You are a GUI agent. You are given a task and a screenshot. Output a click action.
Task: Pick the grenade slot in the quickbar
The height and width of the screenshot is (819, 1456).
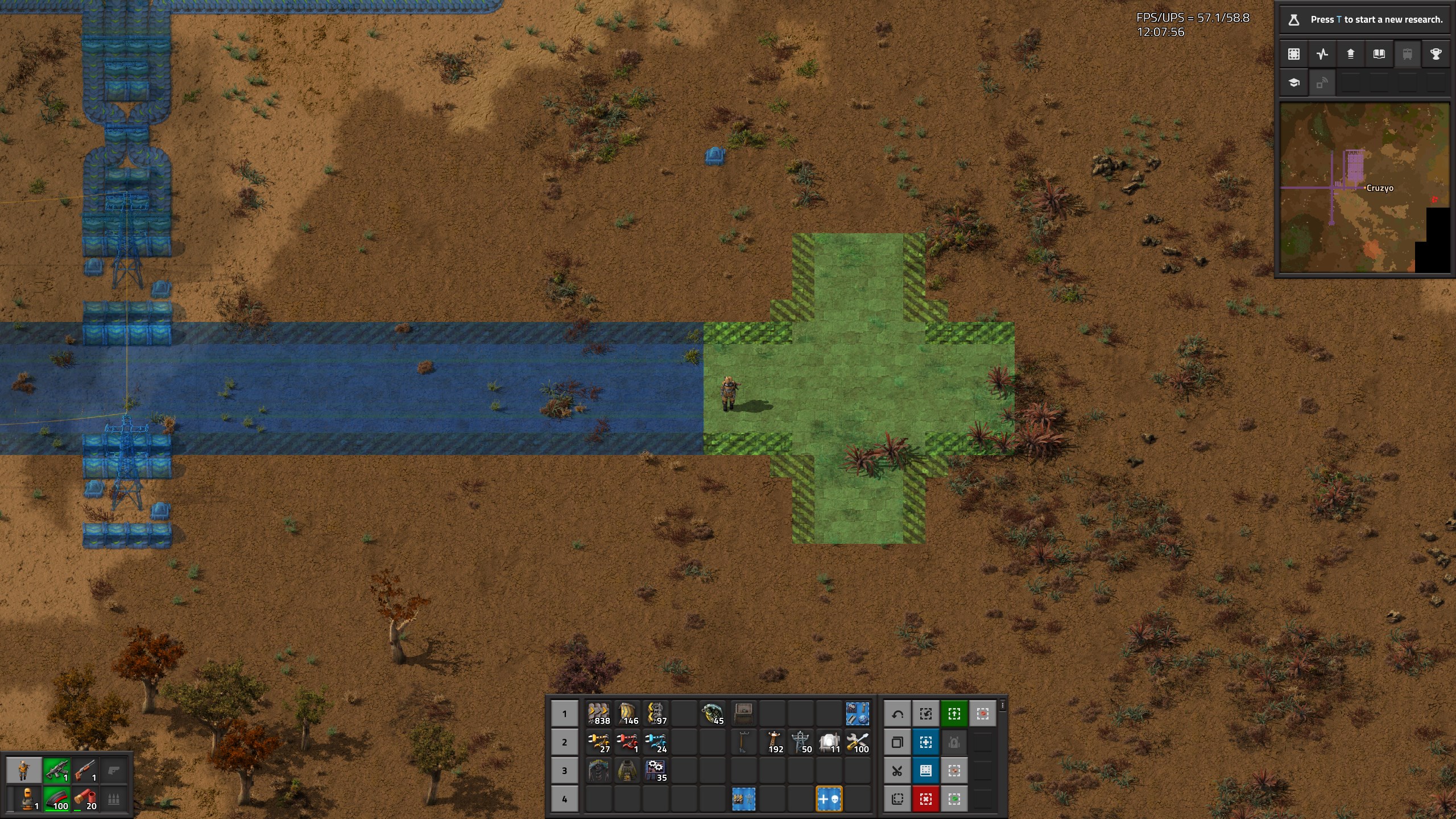coord(713,714)
